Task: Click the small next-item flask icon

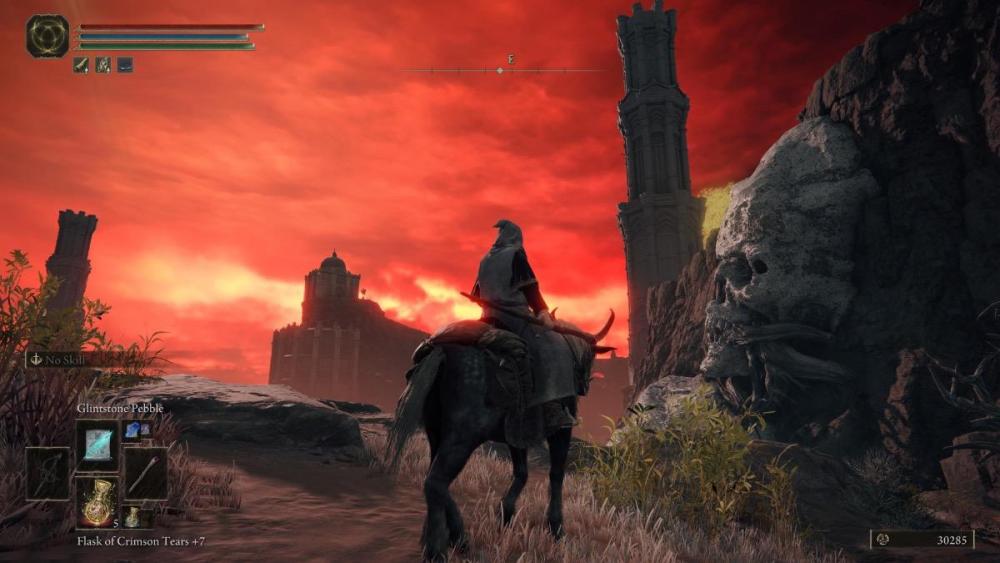Action: click(x=132, y=518)
